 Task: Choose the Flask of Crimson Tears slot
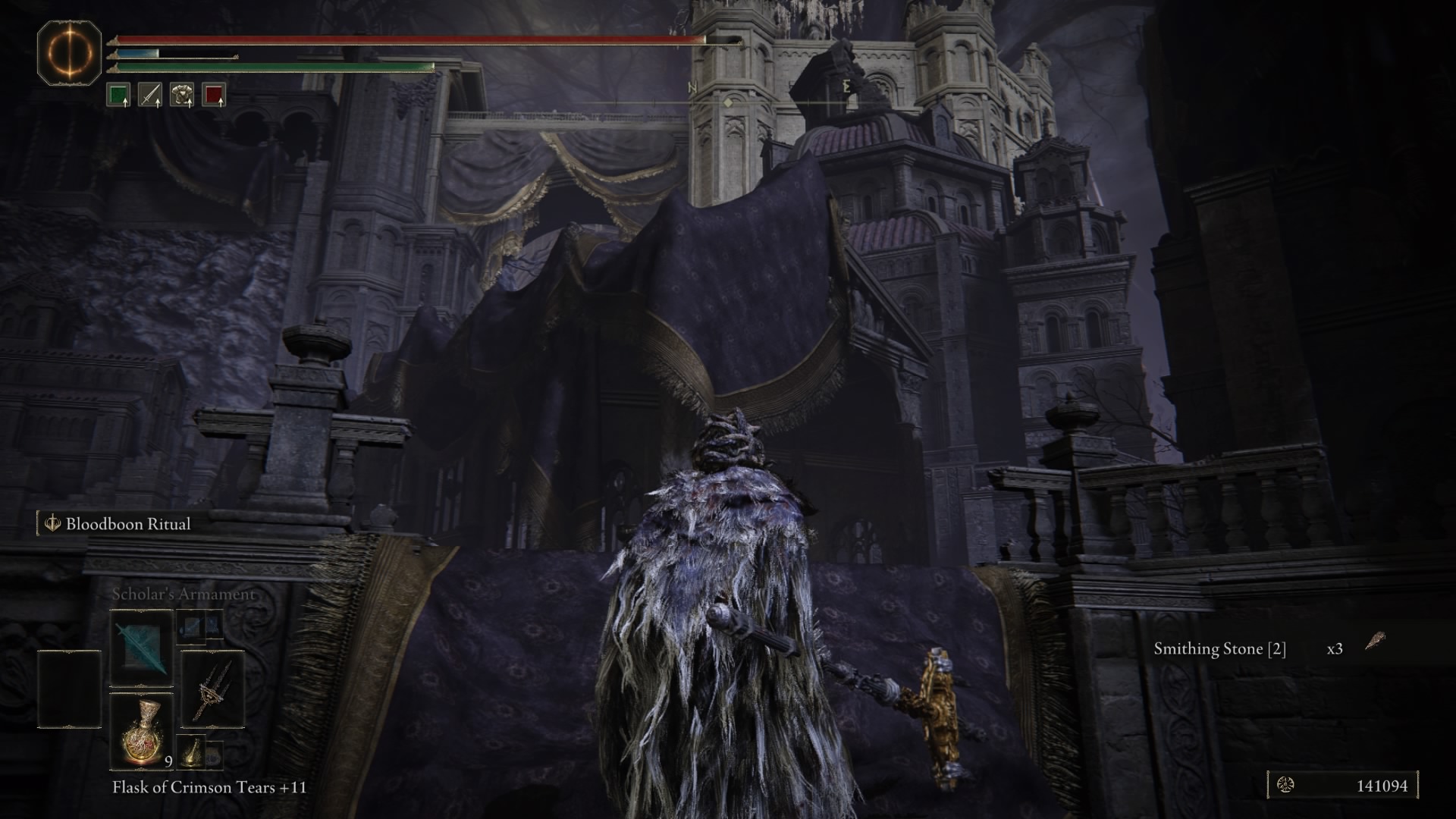(x=142, y=731)
